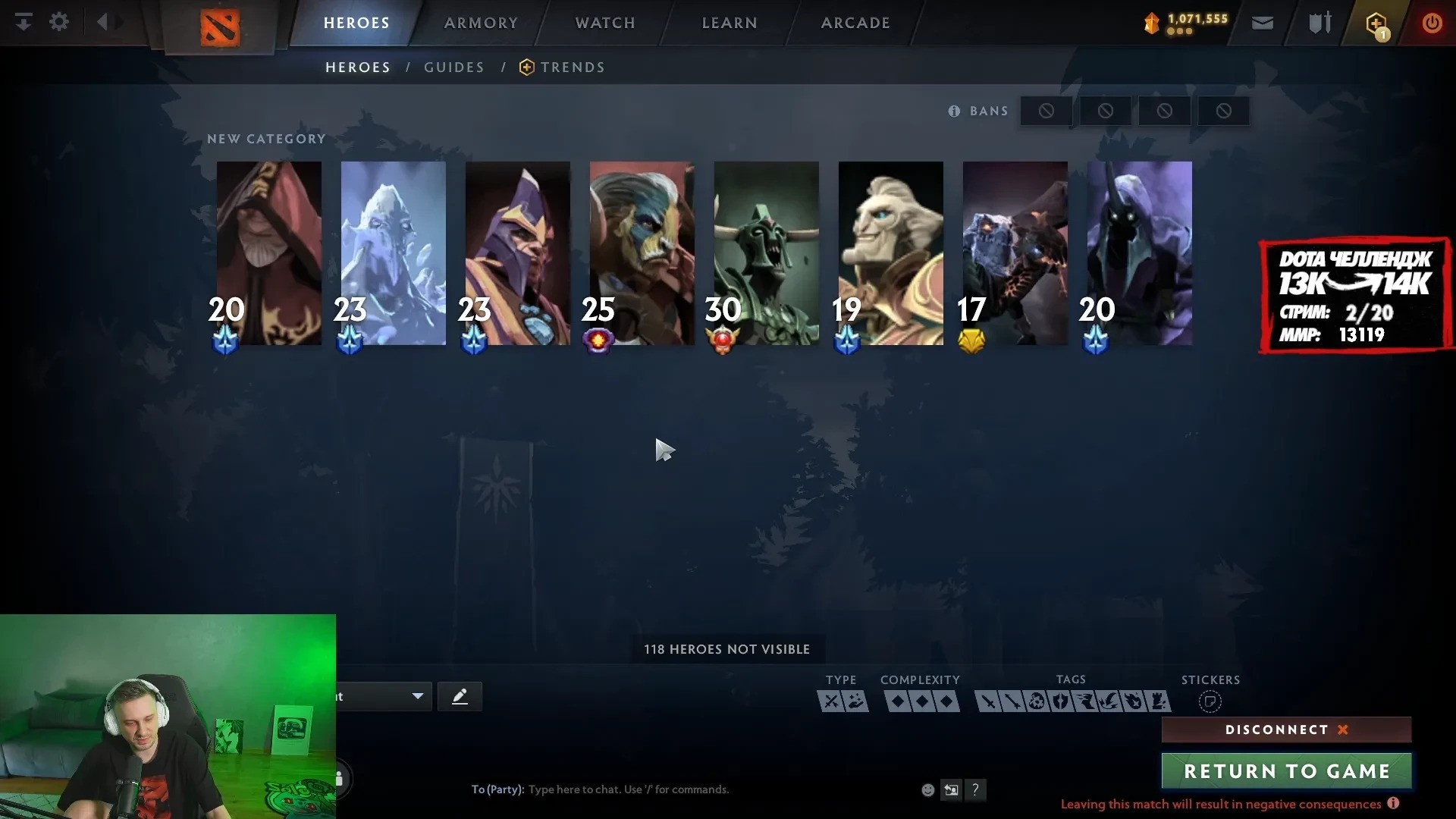1456x819 pixels.
Task: Open Dota Plus hexagon icon with notification
Action: point(1375,23)
